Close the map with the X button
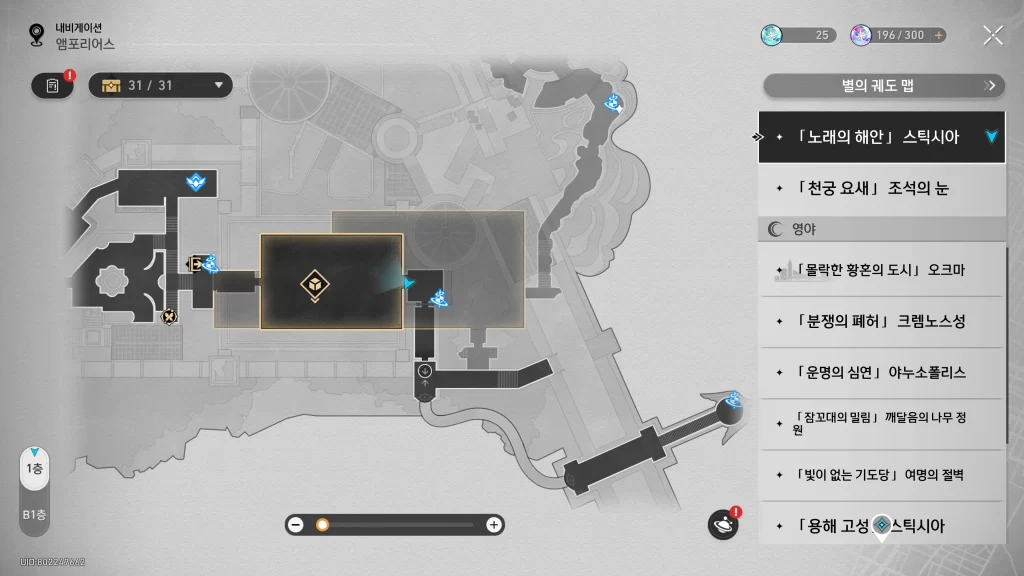The height and width of the screenshot is (576, 1024). (x=992, y=35)
